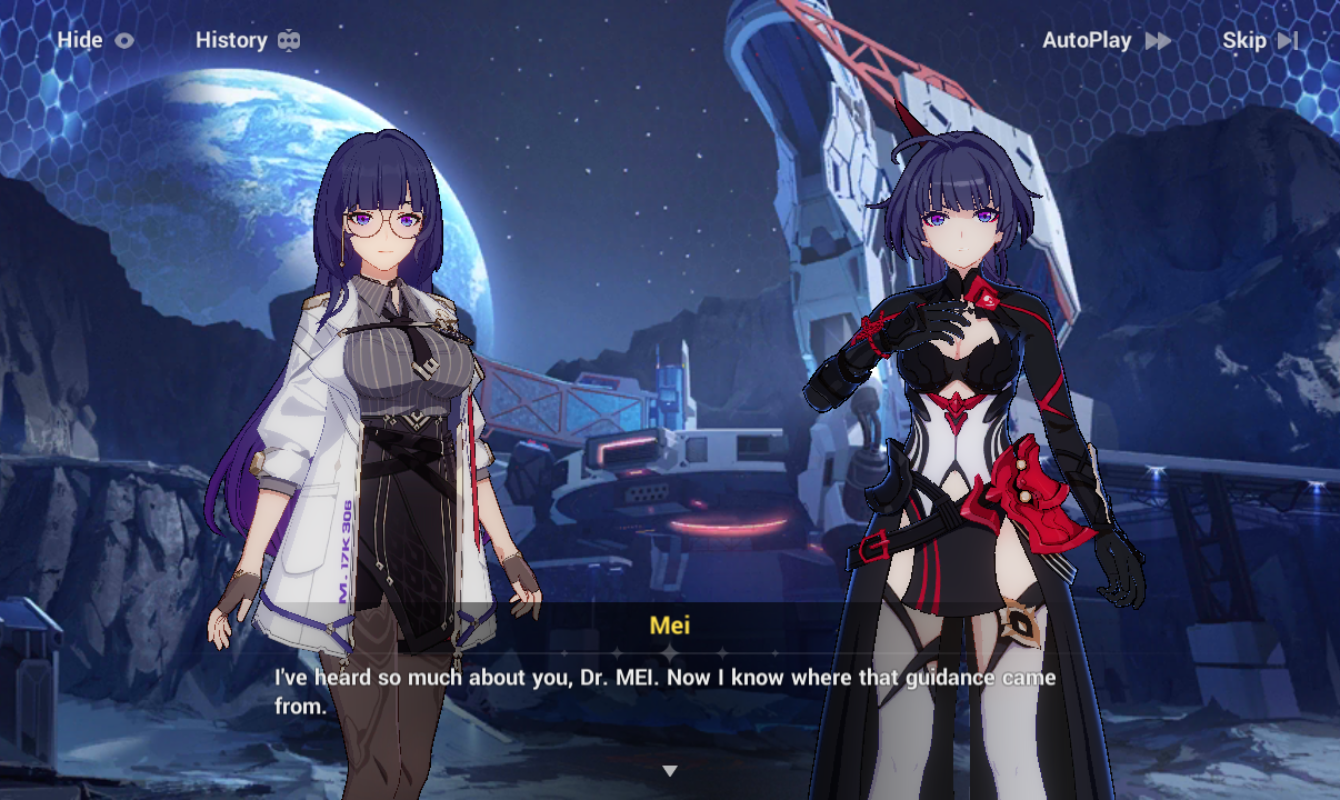Select the speech bubble icon top-left area
1340x800 pixels.
click(x=290, y=40)
